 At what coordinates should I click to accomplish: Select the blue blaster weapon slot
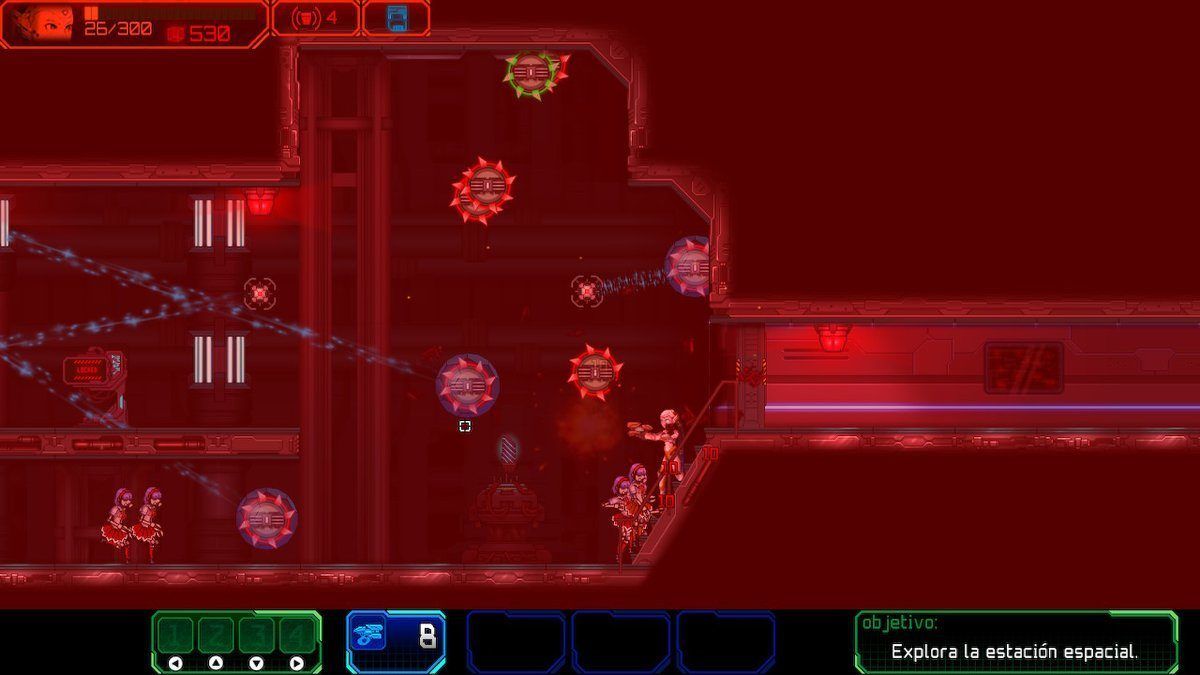pyautogui.click(x=396, y=639)
